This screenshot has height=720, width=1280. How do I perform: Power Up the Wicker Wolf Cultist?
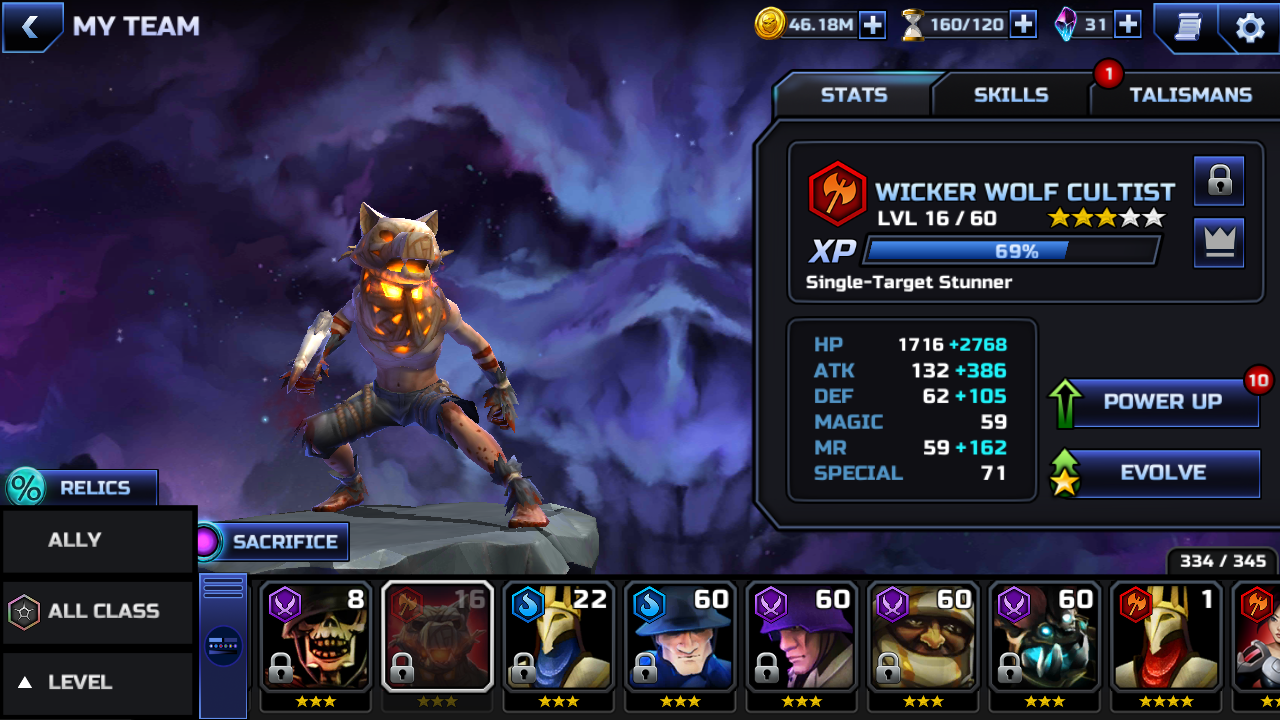pos(1162,402)
